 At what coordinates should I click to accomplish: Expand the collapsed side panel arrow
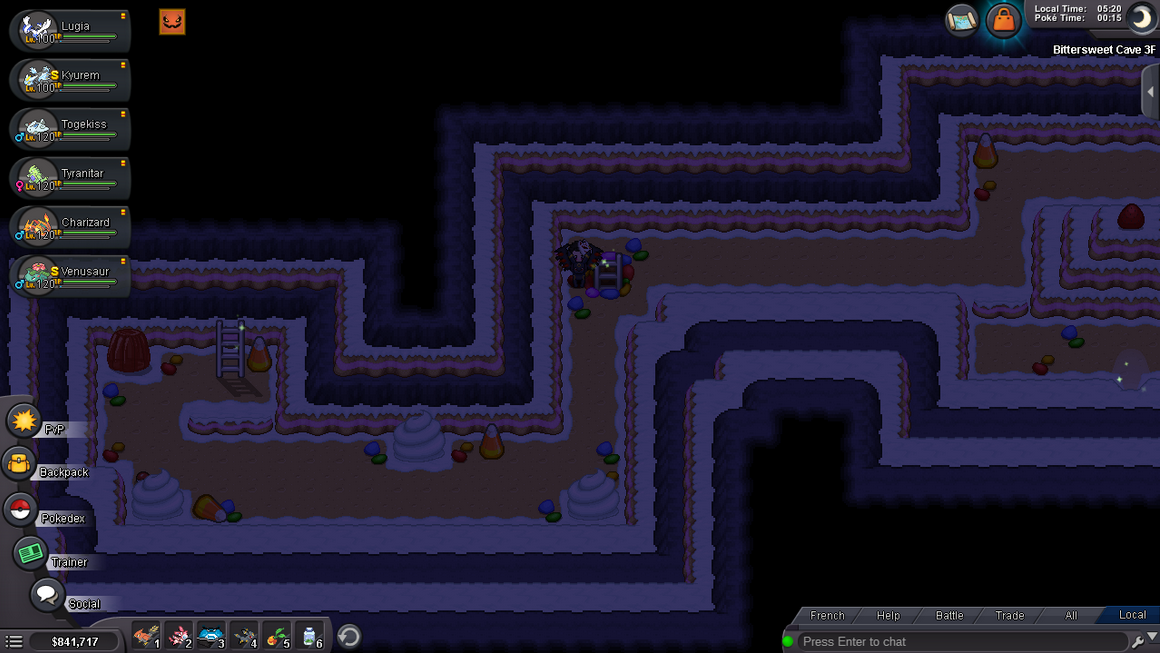[1150, 92]
